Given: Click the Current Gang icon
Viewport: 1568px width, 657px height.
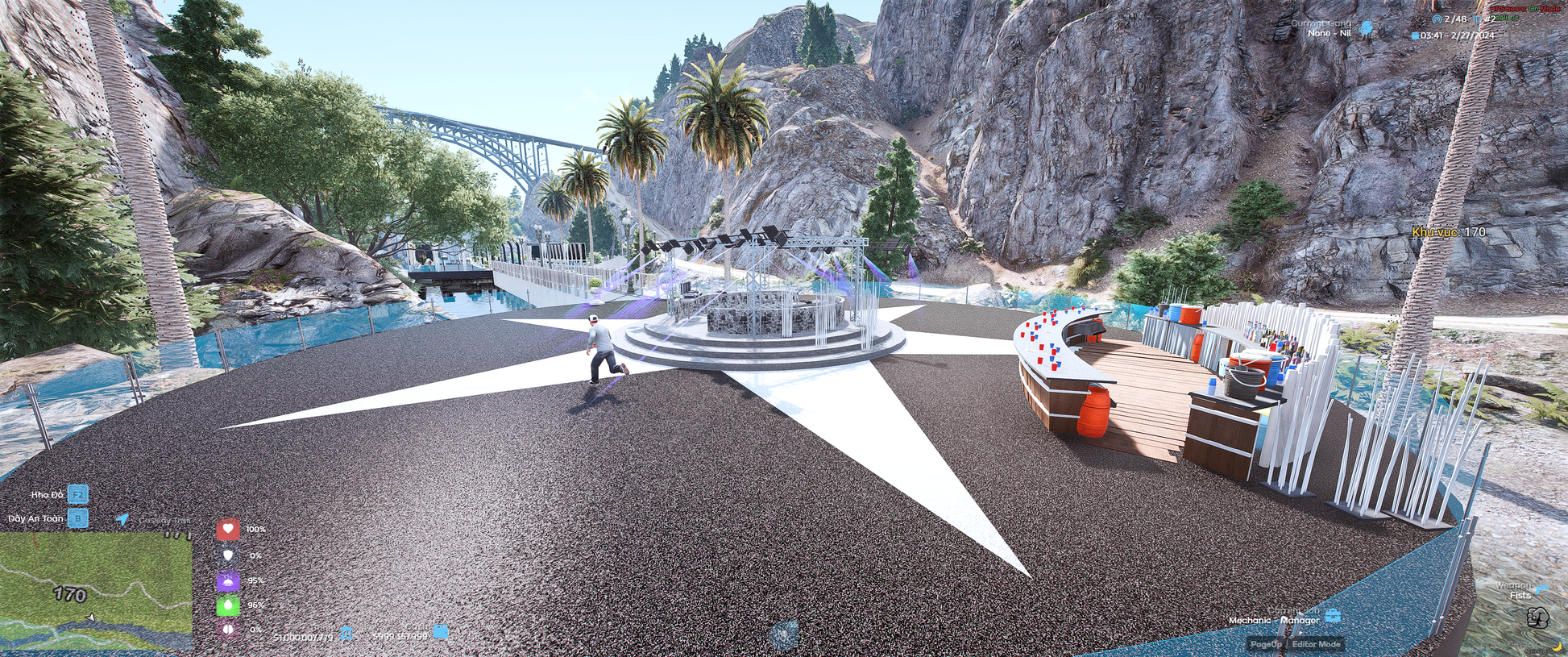Looking at the screenshot, I should pos(1367,27).
